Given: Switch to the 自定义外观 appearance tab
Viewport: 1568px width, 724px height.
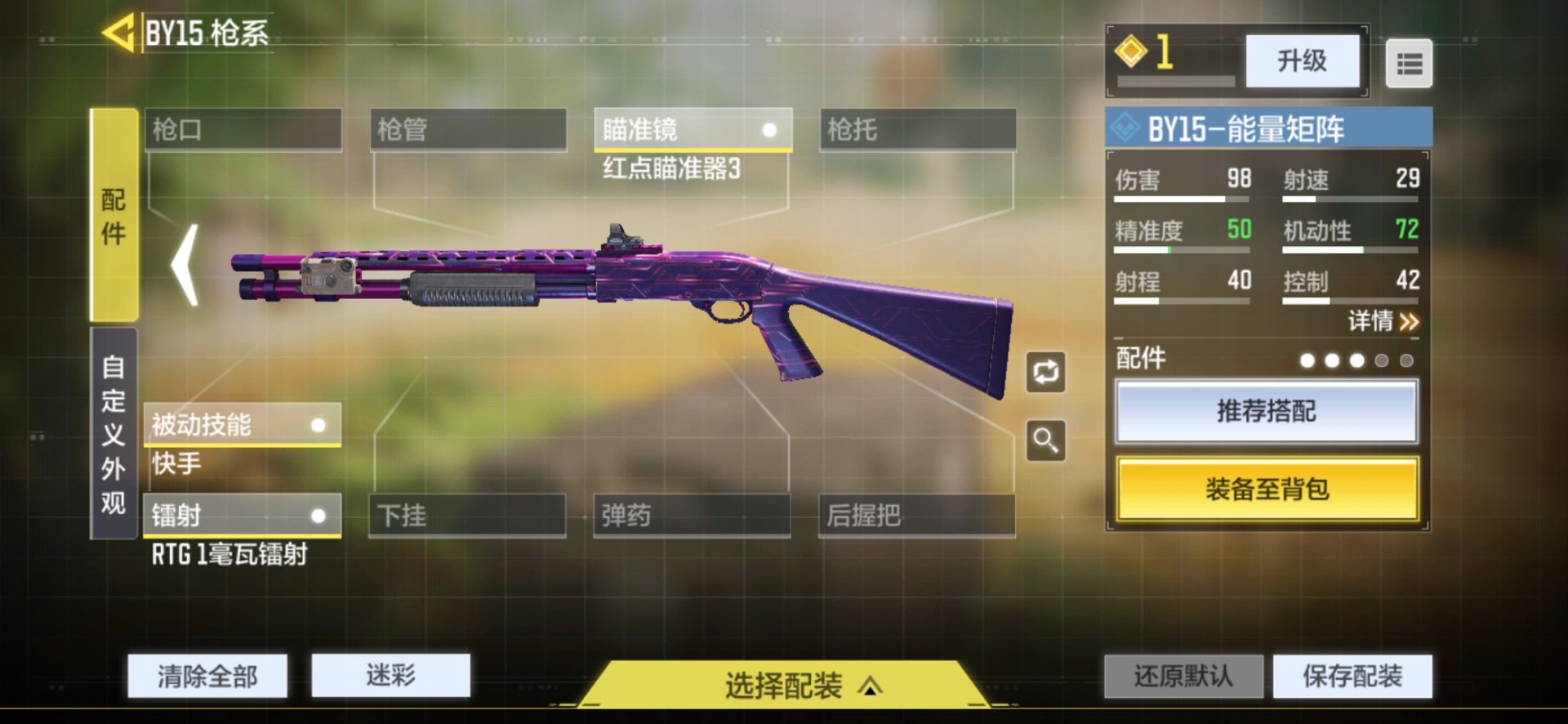Looking at the screenshot, I should [x=114, y=434].
